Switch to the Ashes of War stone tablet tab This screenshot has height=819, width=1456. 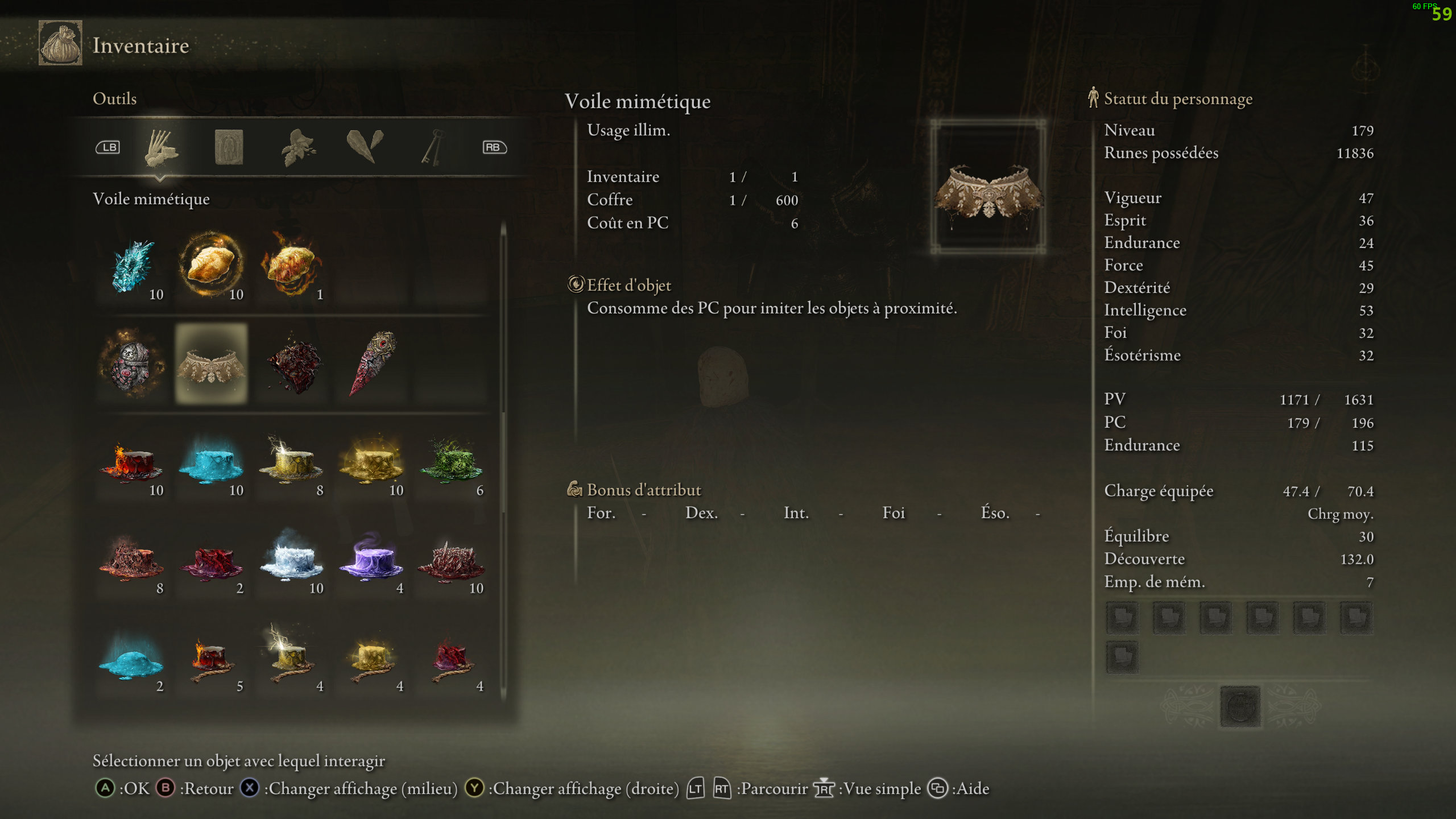tap(229, 147)
